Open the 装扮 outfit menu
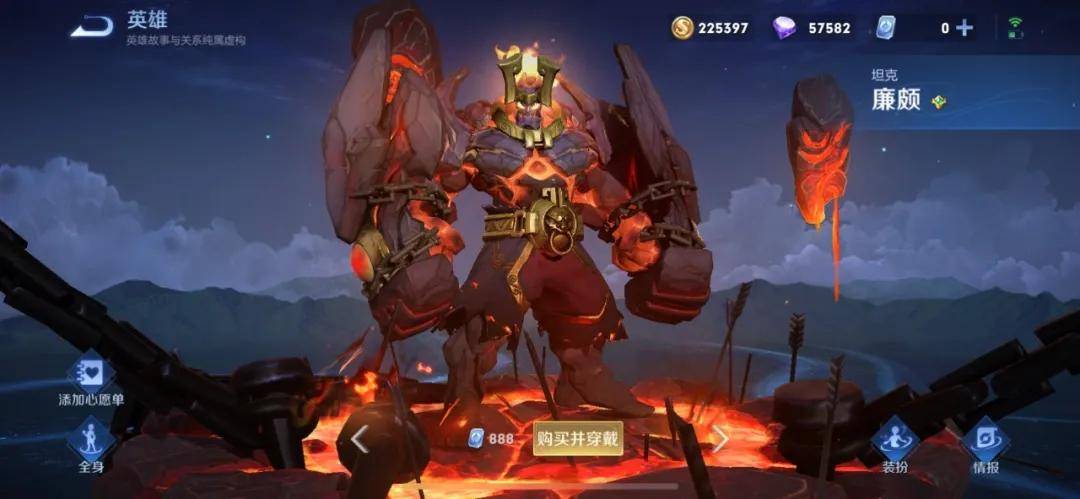The image size is (1080, 499). tap(895, 443)
